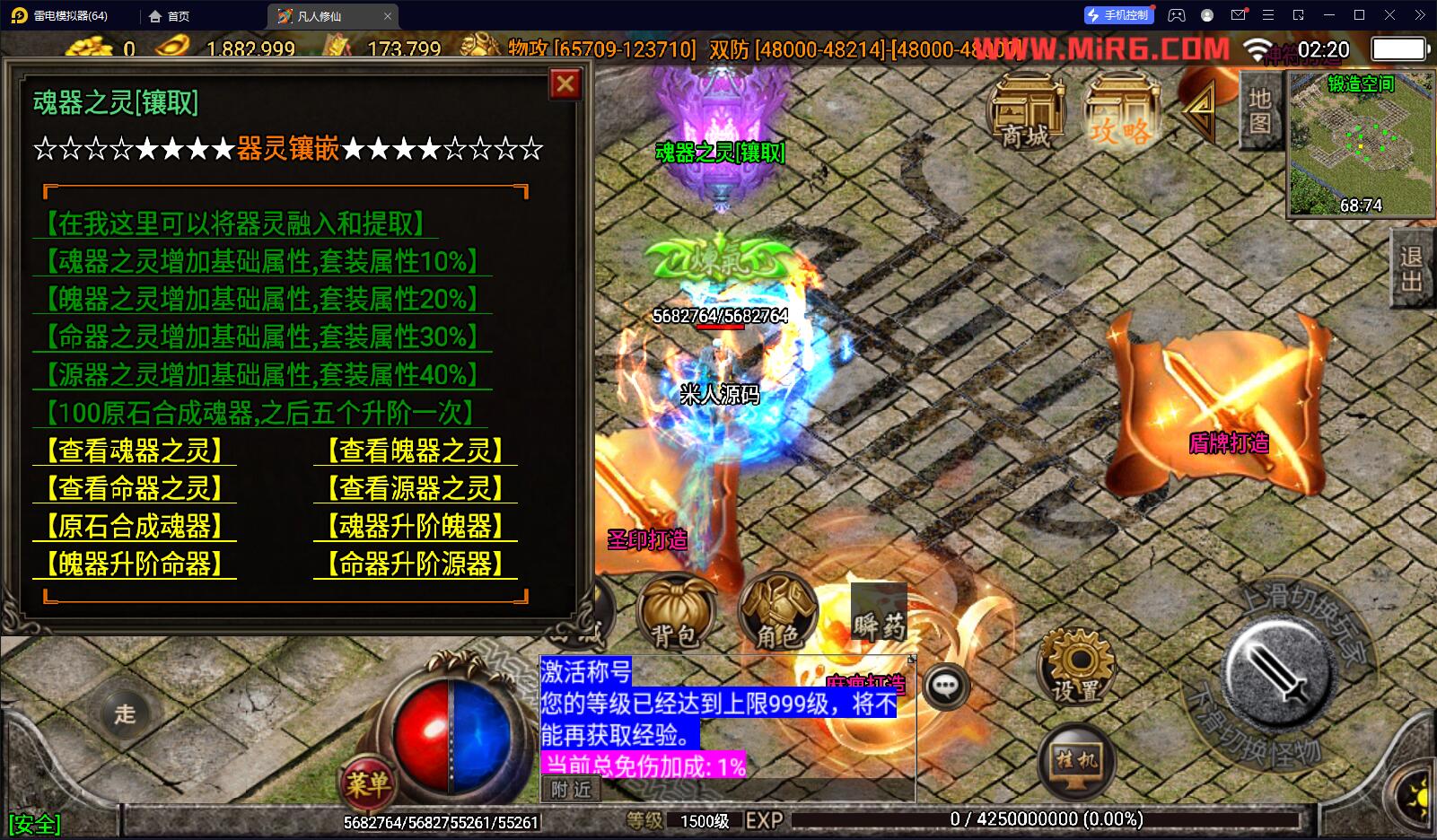1437x840 pixels.
Task: Click the 退出 exit button
Action: point(1412,269)
